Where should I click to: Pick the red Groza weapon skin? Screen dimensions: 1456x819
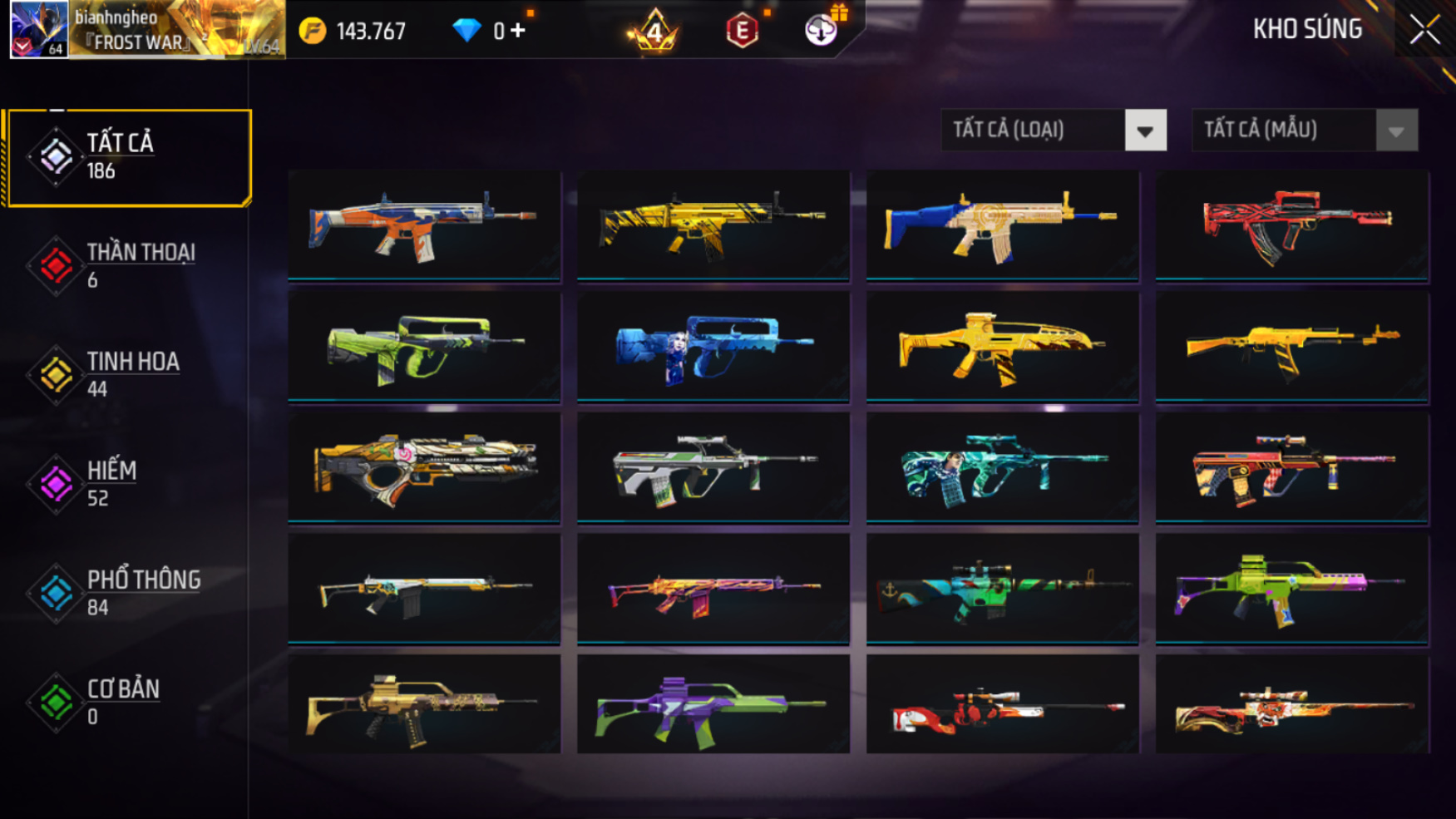tap(1292, 225)
